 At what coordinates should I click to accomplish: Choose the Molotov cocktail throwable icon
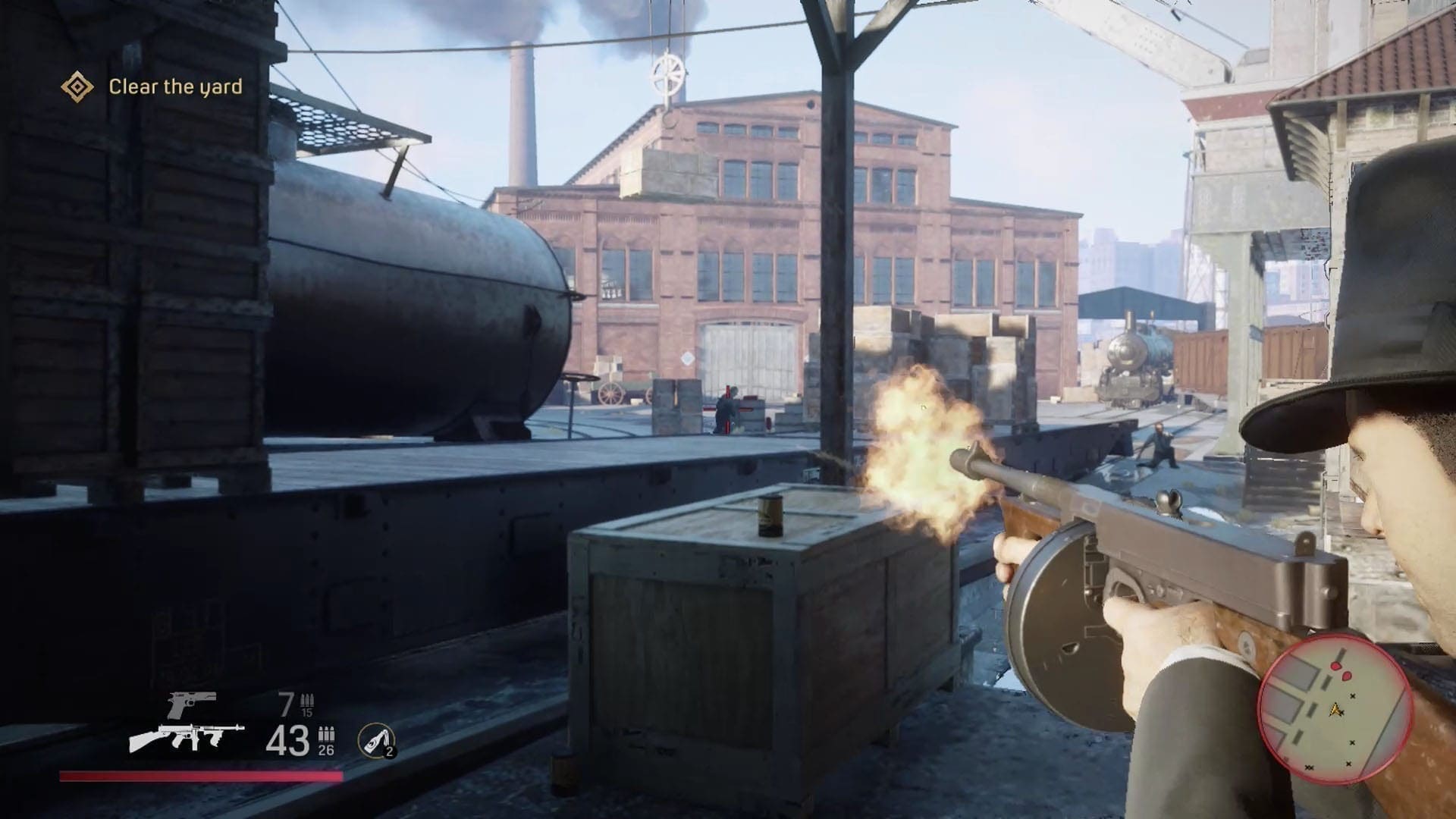pos(376,739)
